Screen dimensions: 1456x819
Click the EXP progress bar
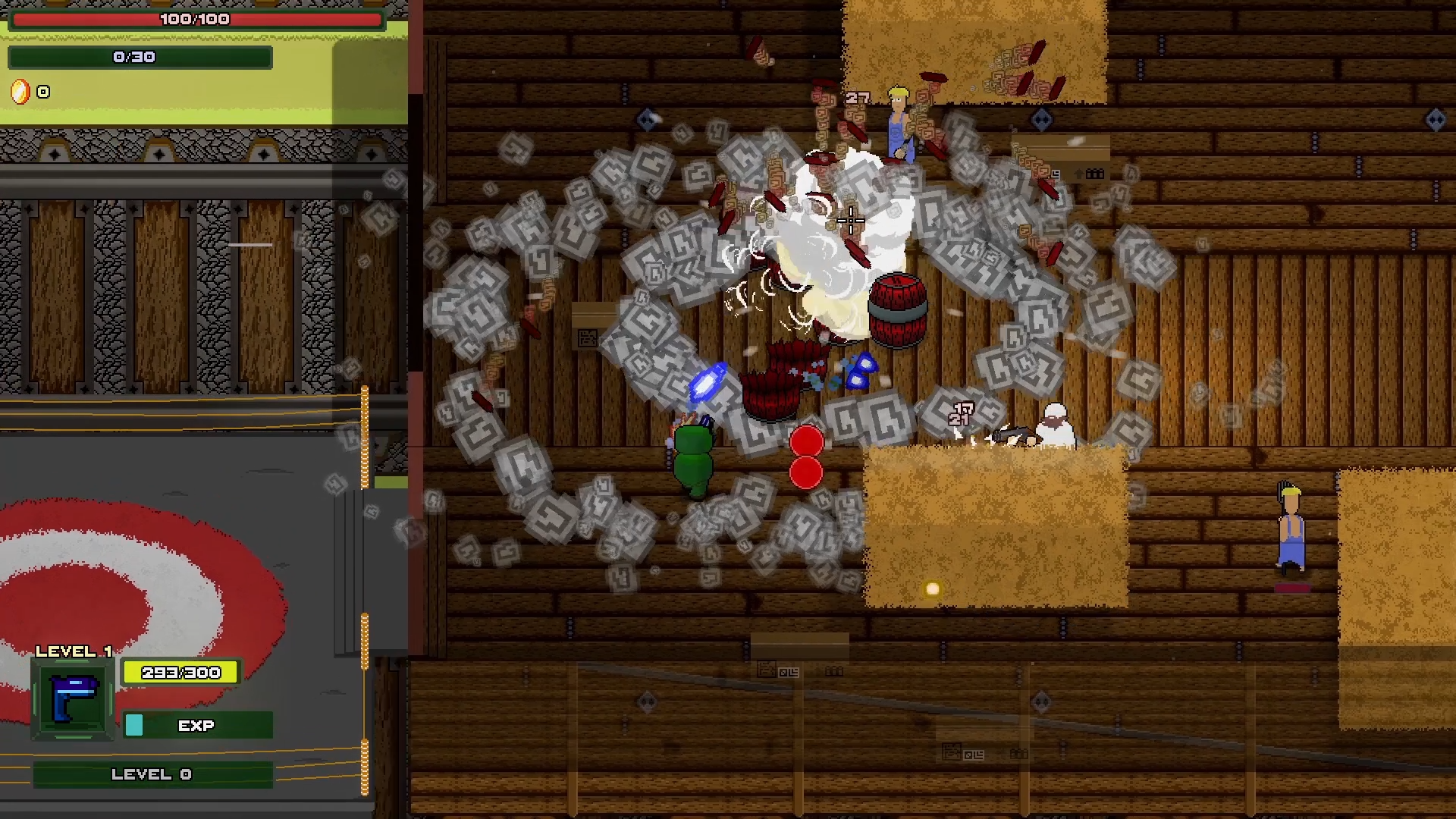(x=197, y=726)
